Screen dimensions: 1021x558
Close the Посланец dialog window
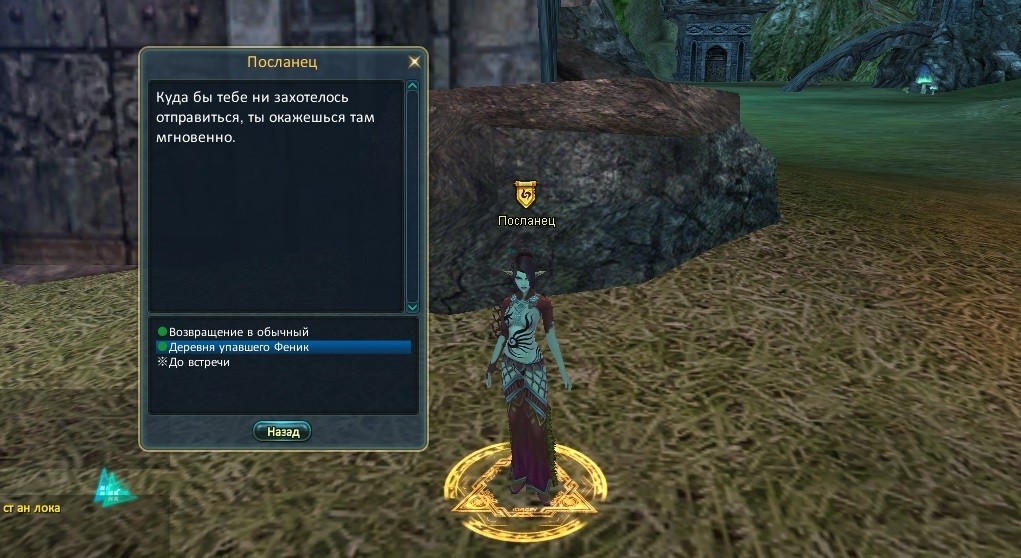click(414, 62)
